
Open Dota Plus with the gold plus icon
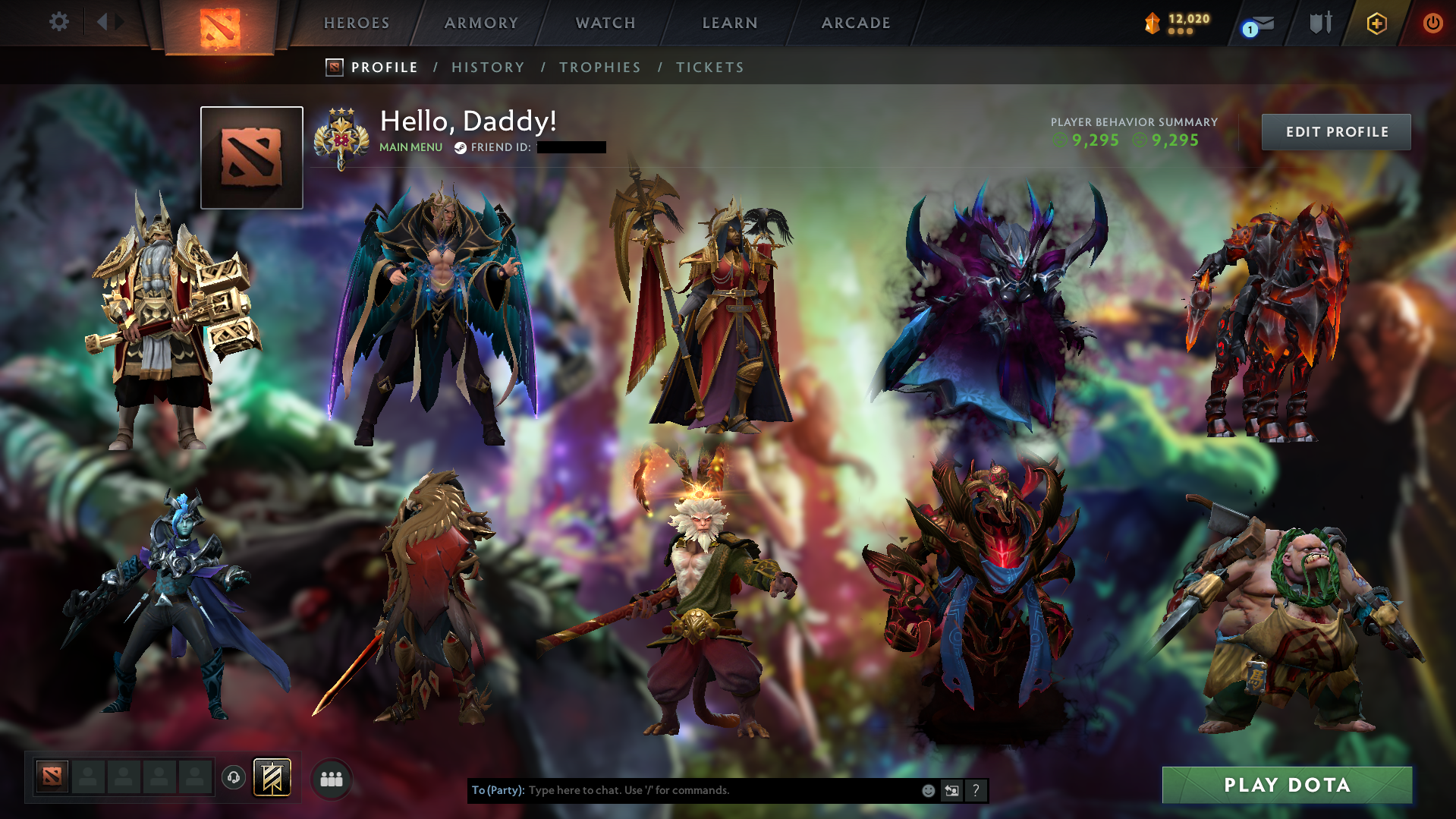(x=1376, y=23)
